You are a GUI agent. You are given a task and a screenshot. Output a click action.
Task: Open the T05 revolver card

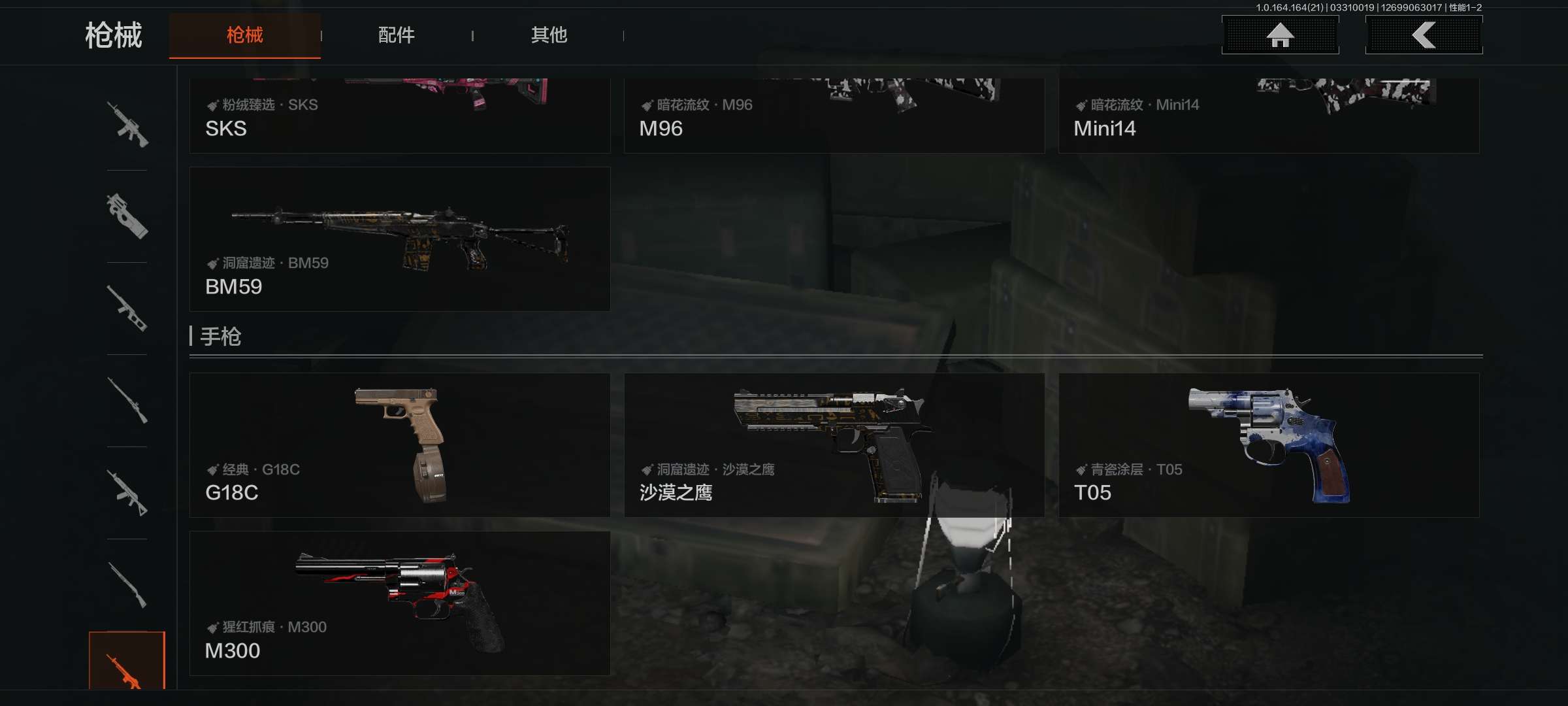point(1268,445)
